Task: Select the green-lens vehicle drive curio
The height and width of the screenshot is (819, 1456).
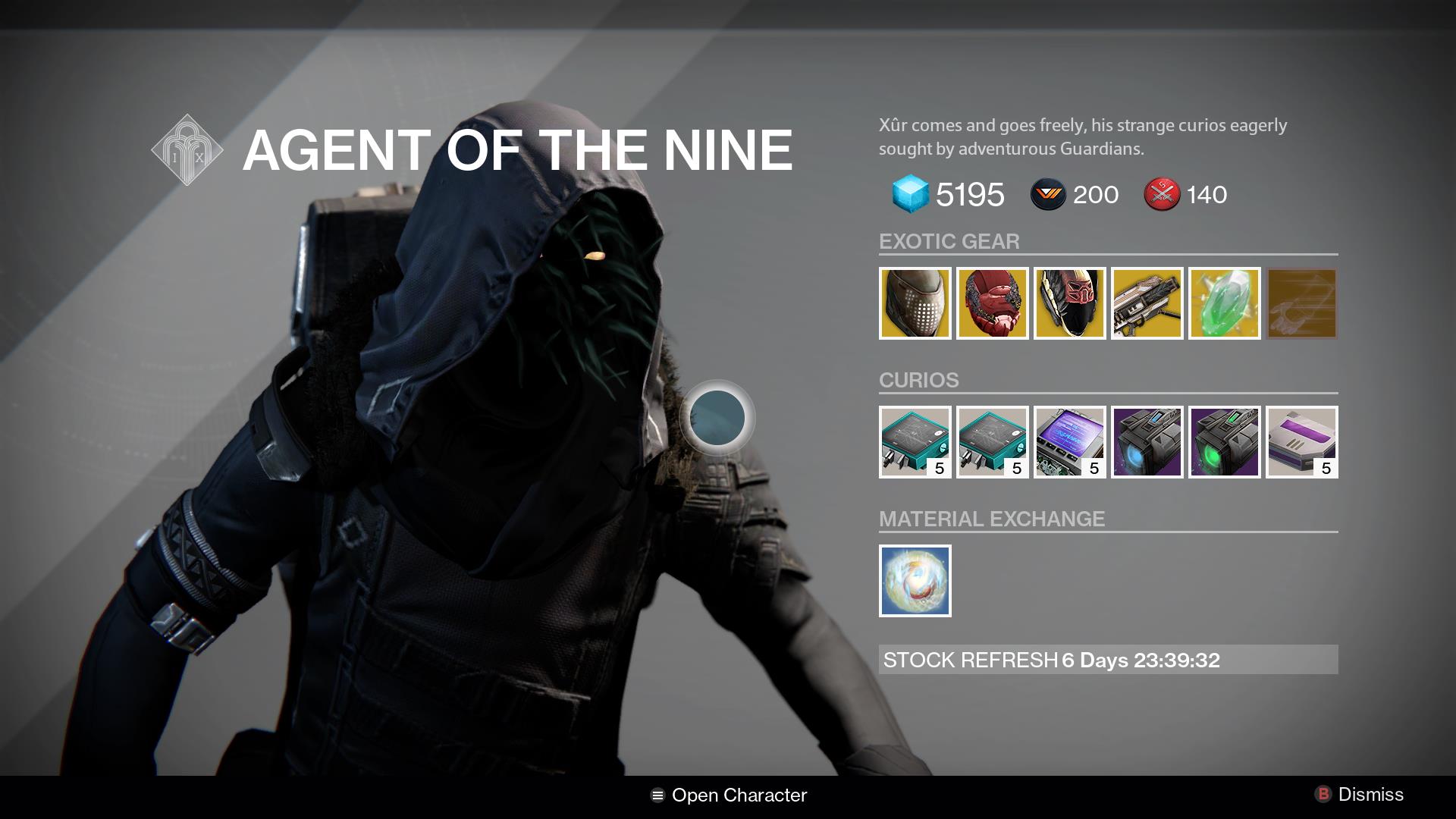Action: pos(1224,443)
